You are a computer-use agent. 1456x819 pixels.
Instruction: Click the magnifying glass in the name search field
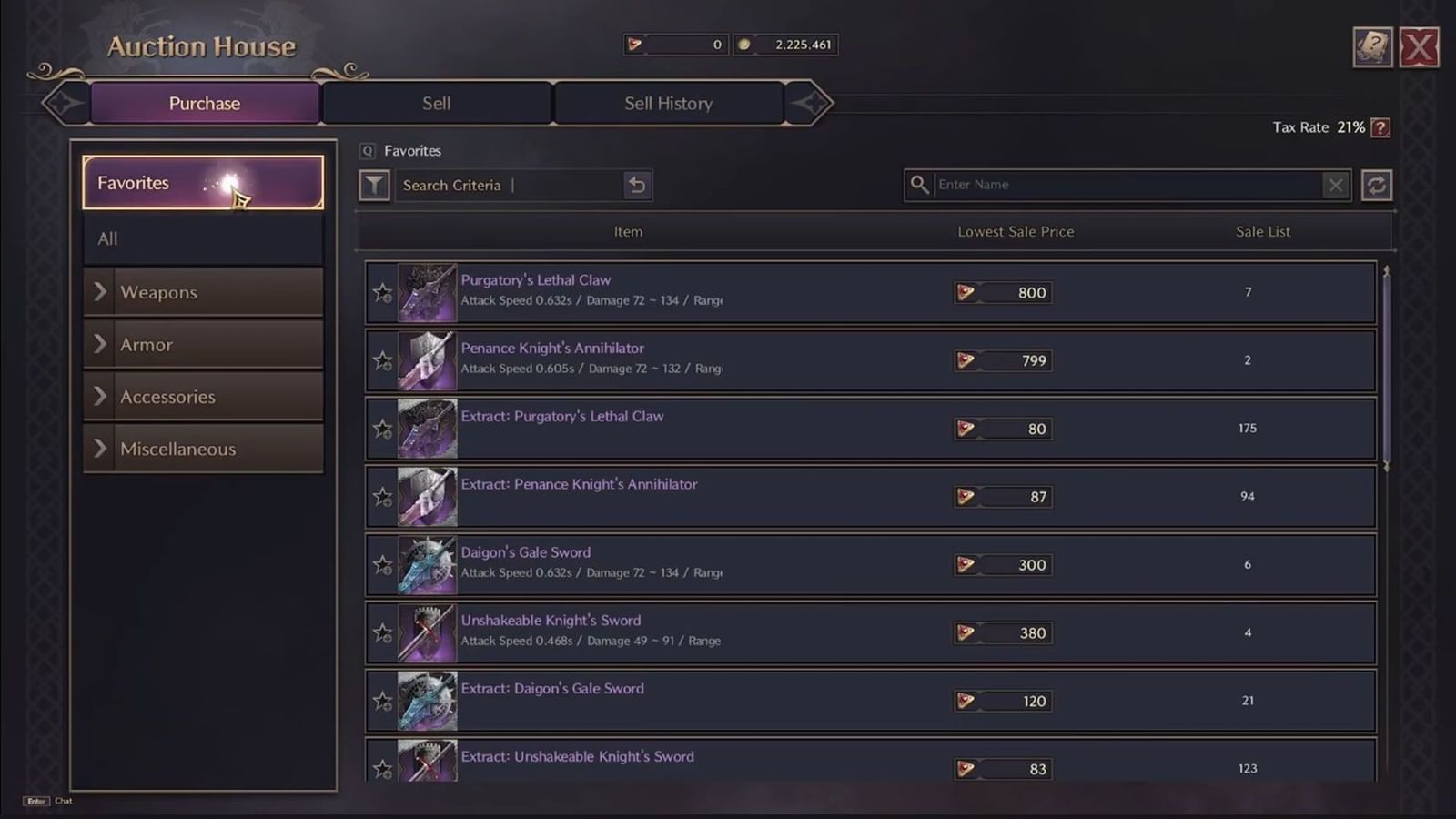click(x=918, y=184)
